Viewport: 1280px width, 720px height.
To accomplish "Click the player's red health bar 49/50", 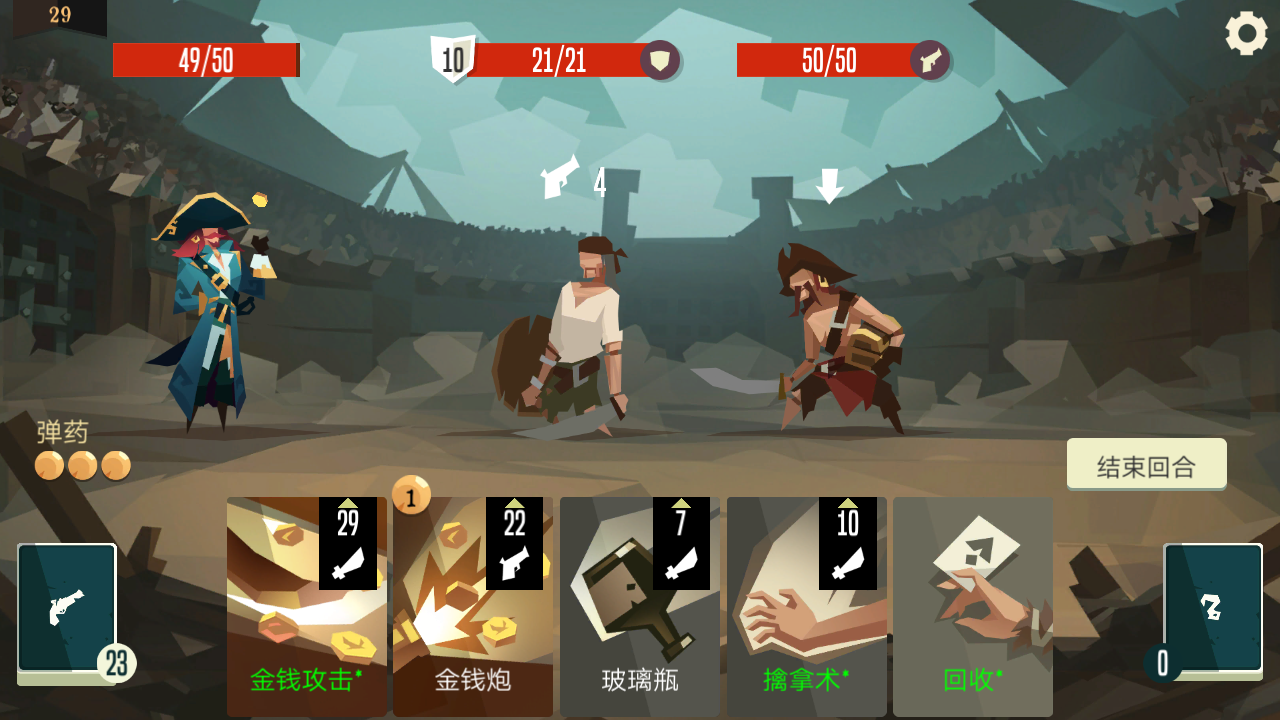I will coord(205,59).
